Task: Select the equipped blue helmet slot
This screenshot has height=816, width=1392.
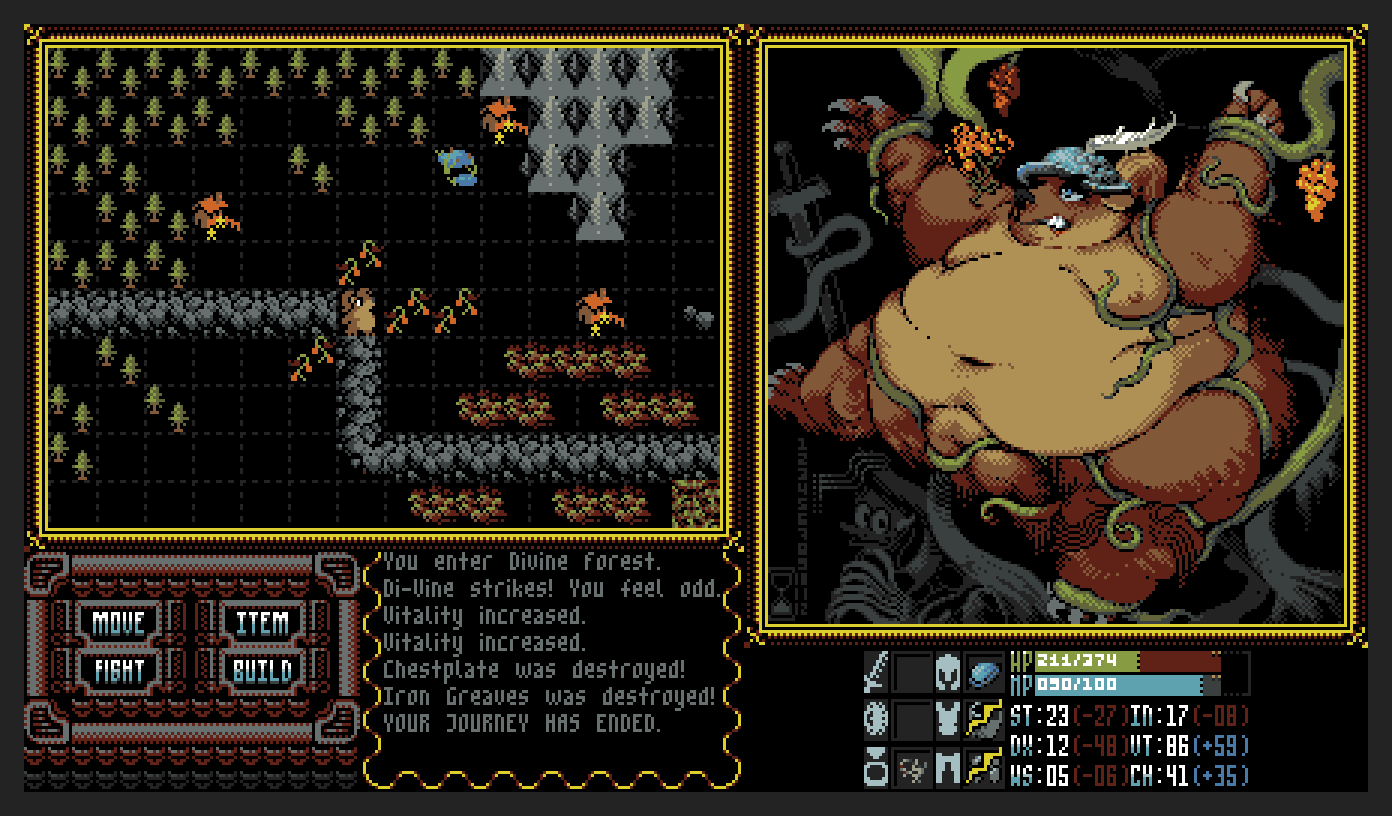Action: coord(984,673)
